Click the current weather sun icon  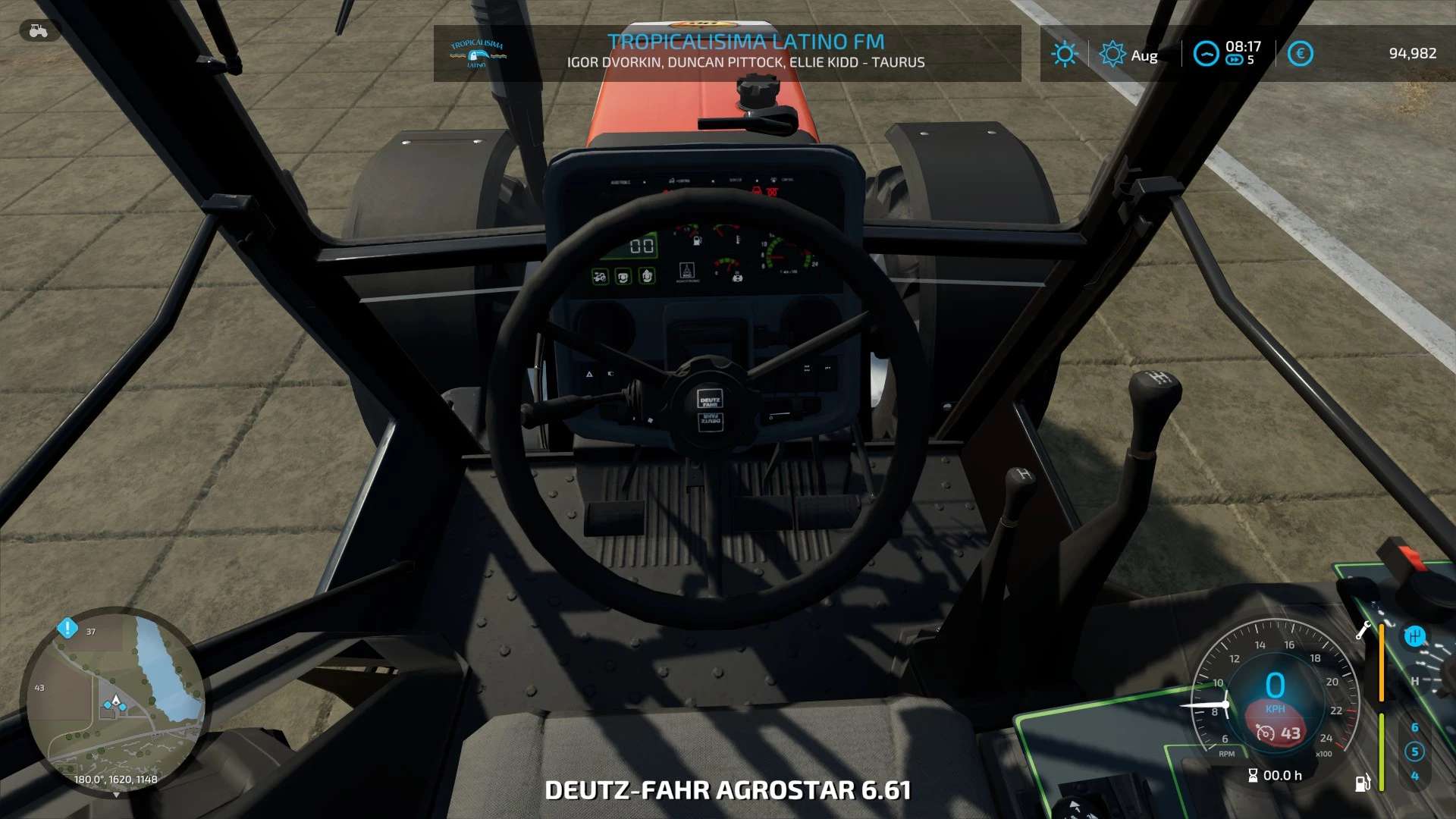tap(1065, 53)
